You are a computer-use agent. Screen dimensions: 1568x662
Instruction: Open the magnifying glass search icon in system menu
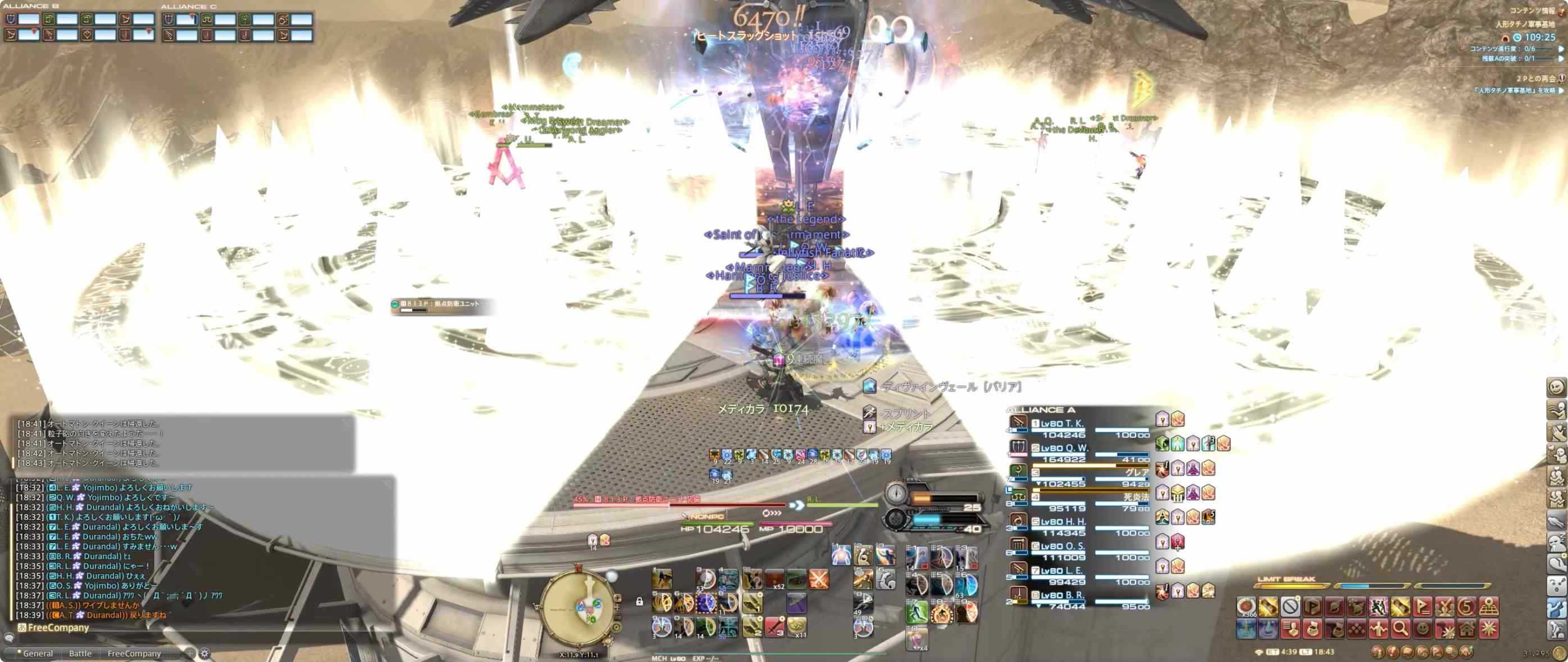[1401, 630]
